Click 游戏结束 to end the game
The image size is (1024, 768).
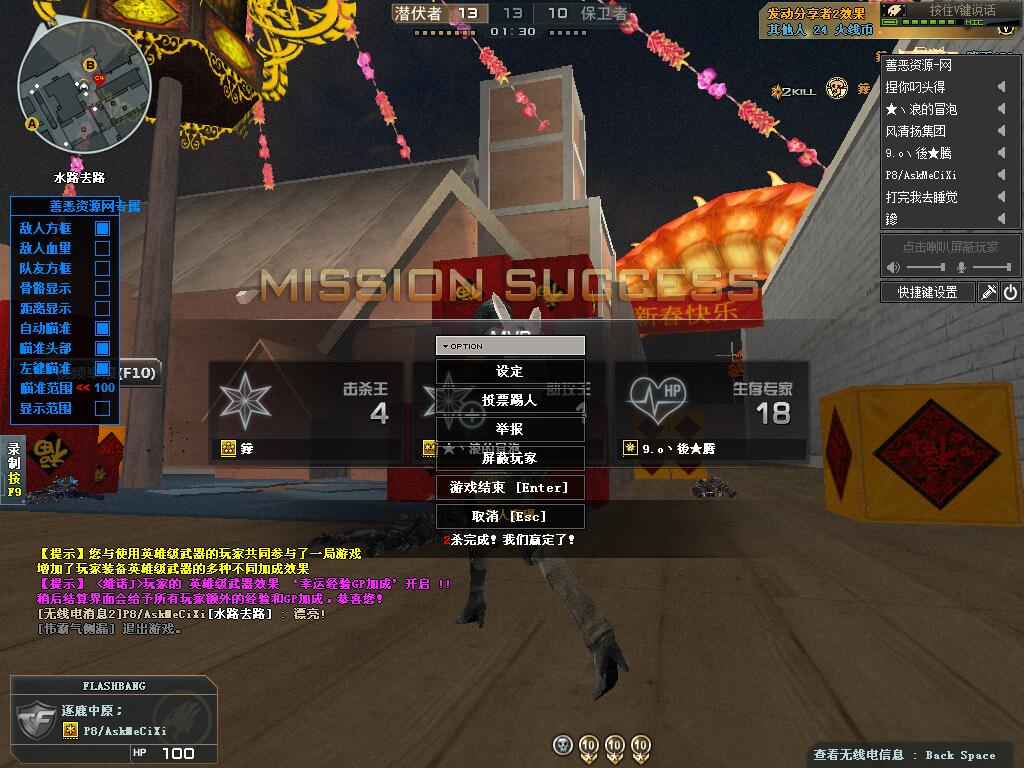tap(510, 487)
